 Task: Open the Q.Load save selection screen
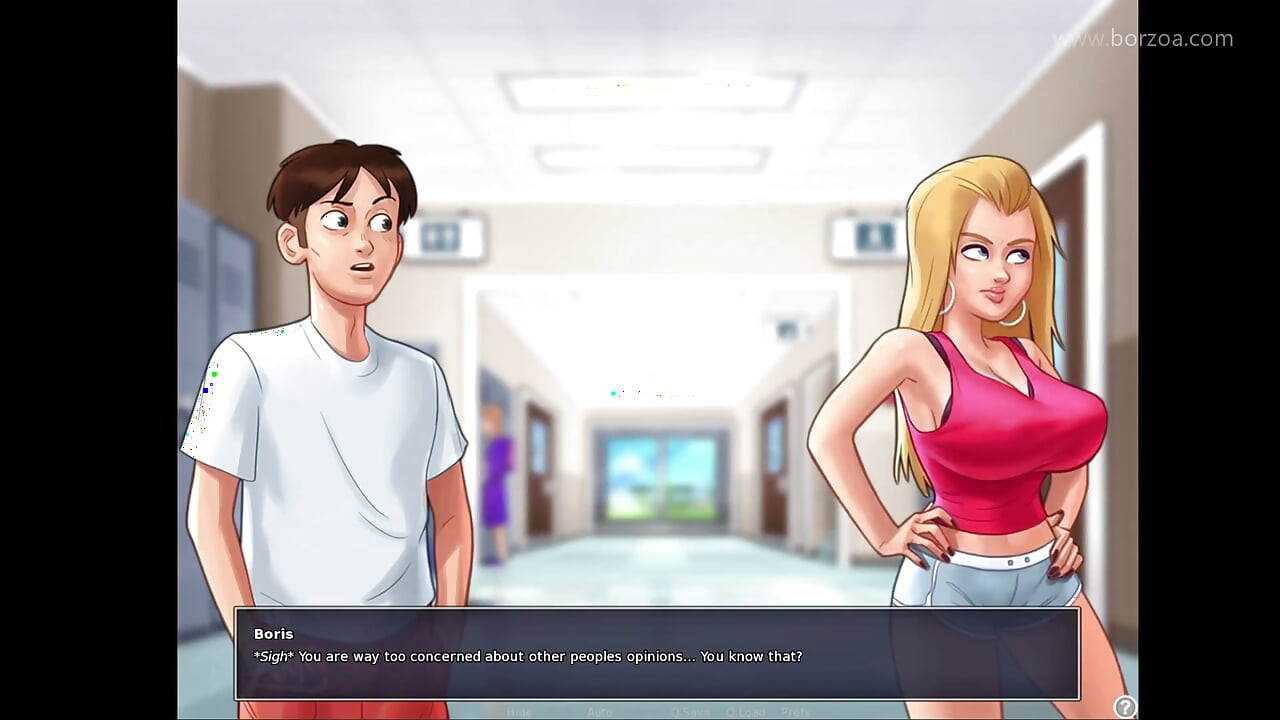[x=748, y=711]
